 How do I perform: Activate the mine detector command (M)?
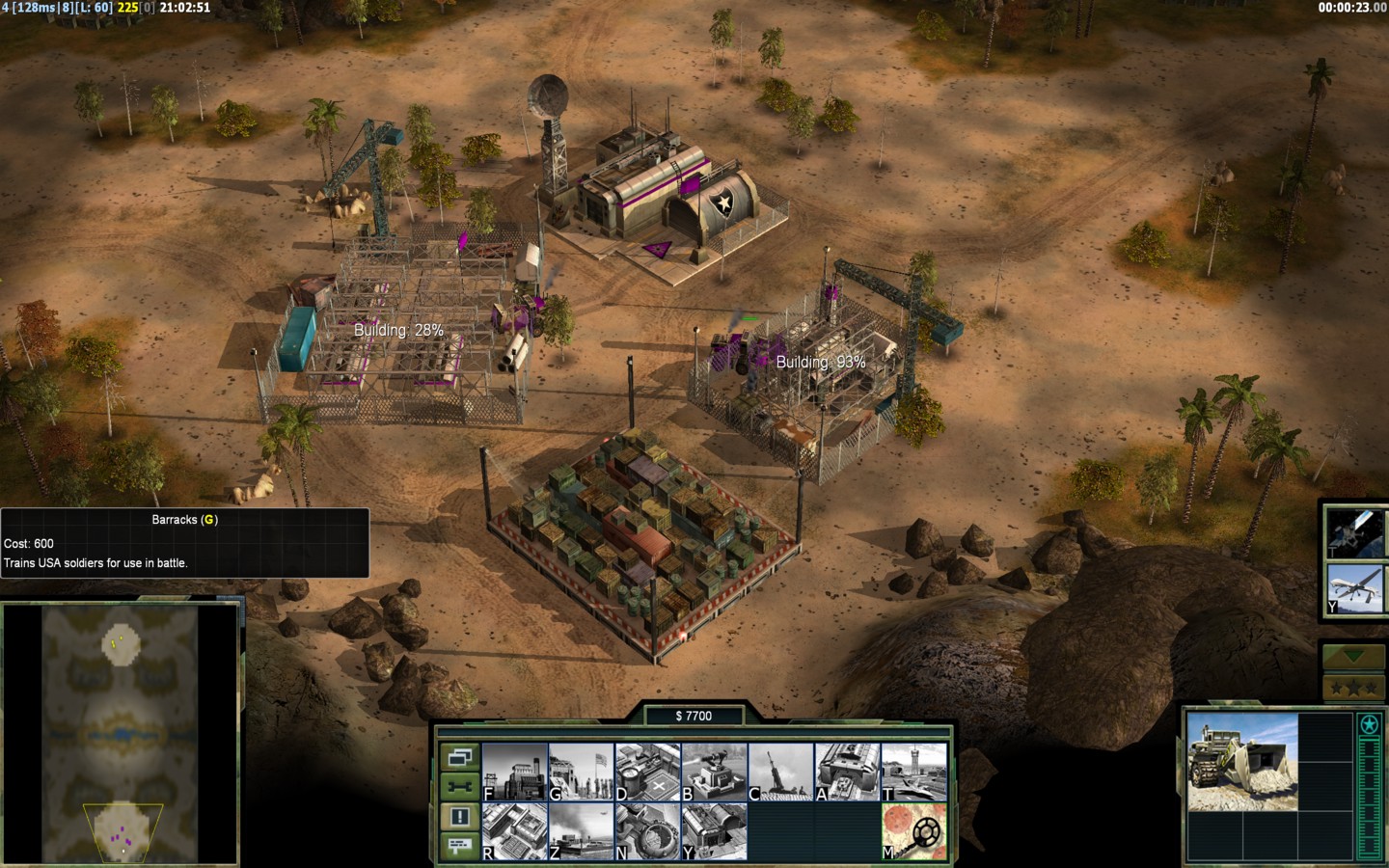tap(914, 831)
